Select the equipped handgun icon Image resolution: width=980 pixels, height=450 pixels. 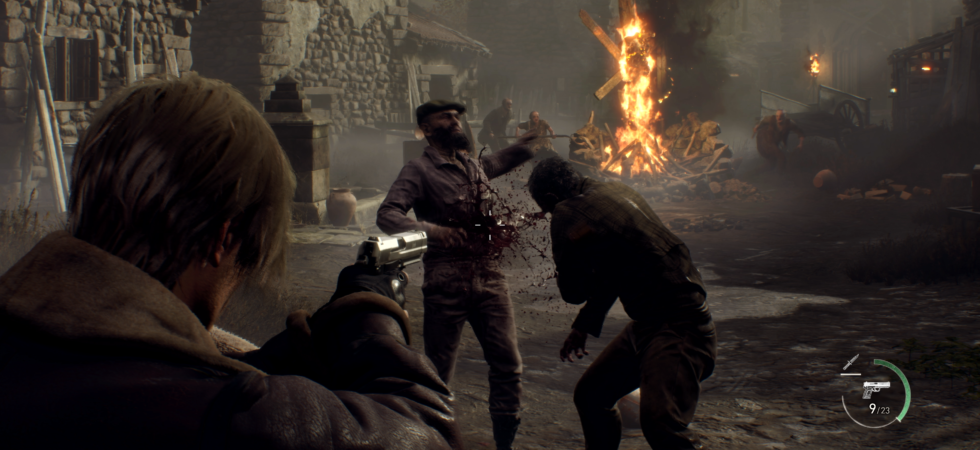pos(876,389)
